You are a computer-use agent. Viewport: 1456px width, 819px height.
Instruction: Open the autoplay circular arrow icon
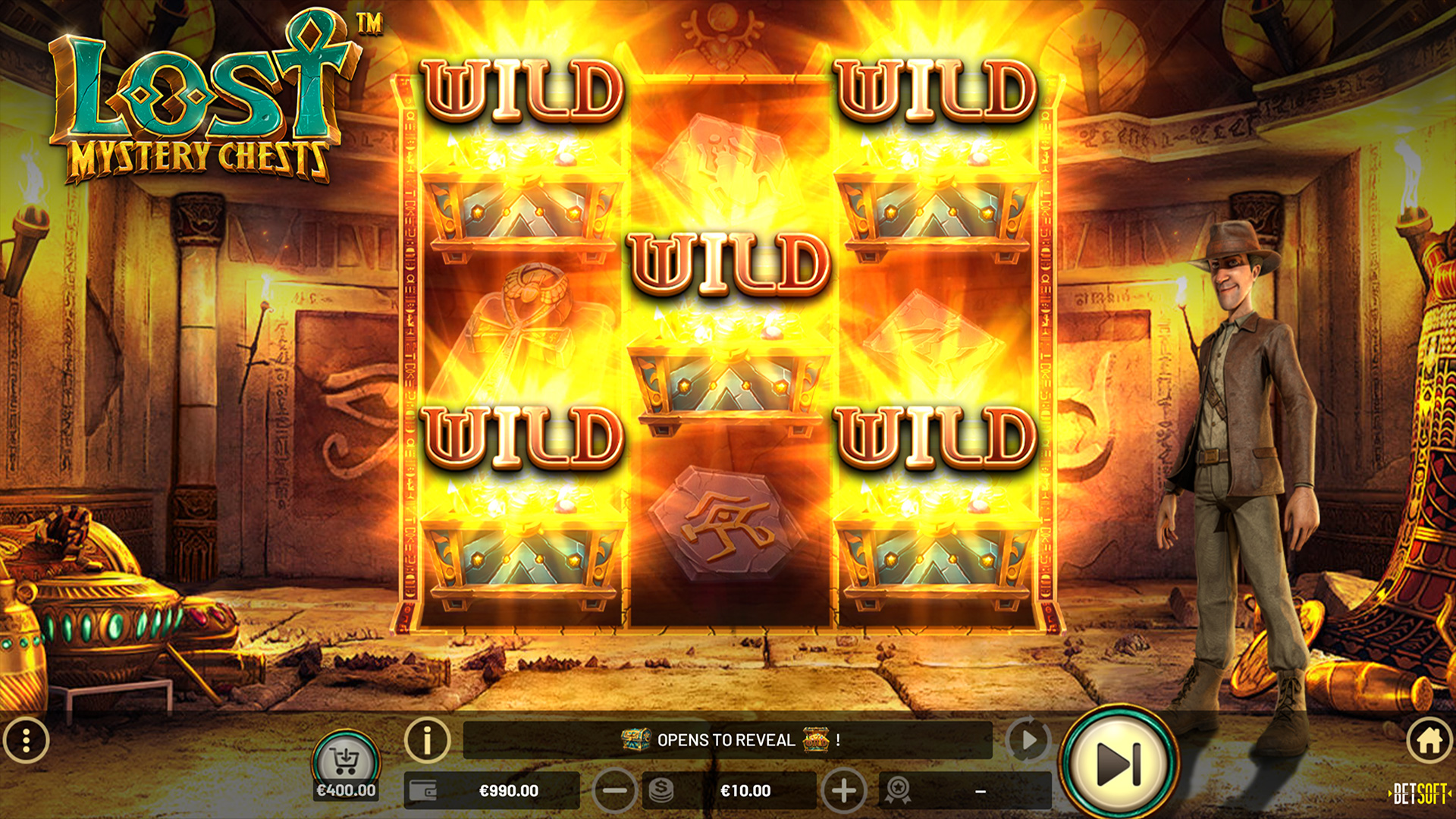(1029, 742)
